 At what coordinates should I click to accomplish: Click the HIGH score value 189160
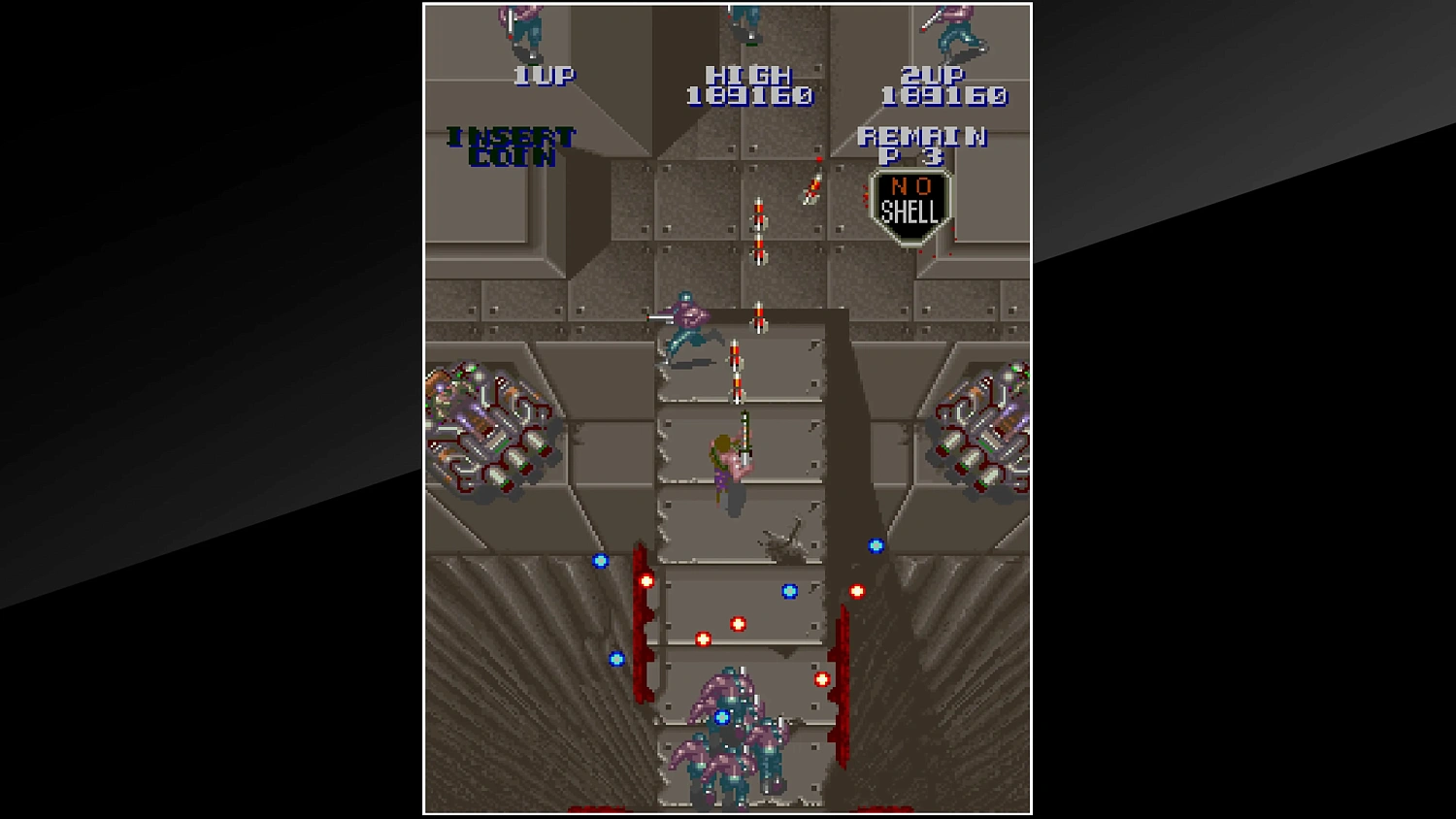click(x=750, y=96)
